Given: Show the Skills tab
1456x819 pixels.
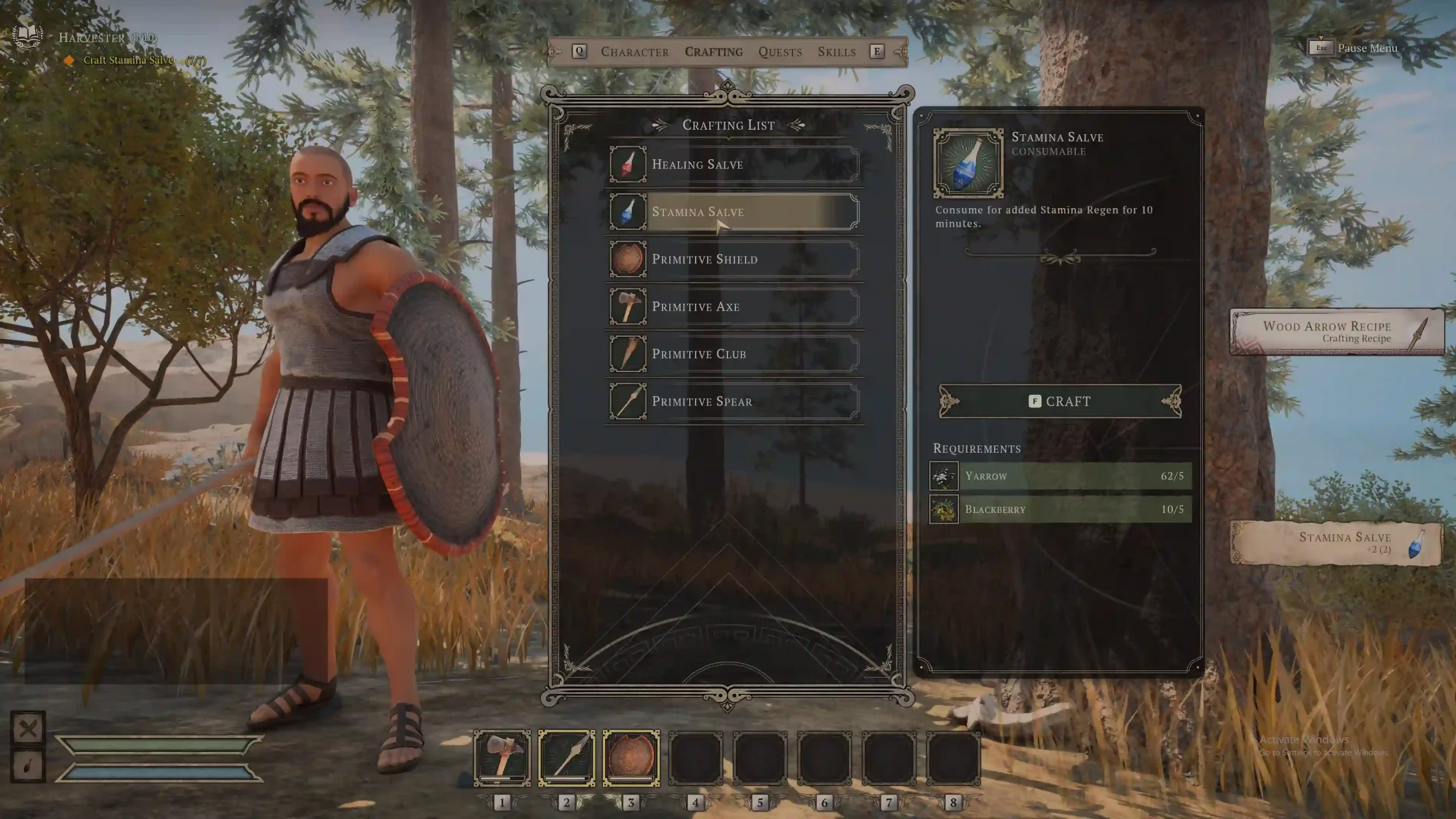Looking at the screenshot, I should [x=837, y=52].
